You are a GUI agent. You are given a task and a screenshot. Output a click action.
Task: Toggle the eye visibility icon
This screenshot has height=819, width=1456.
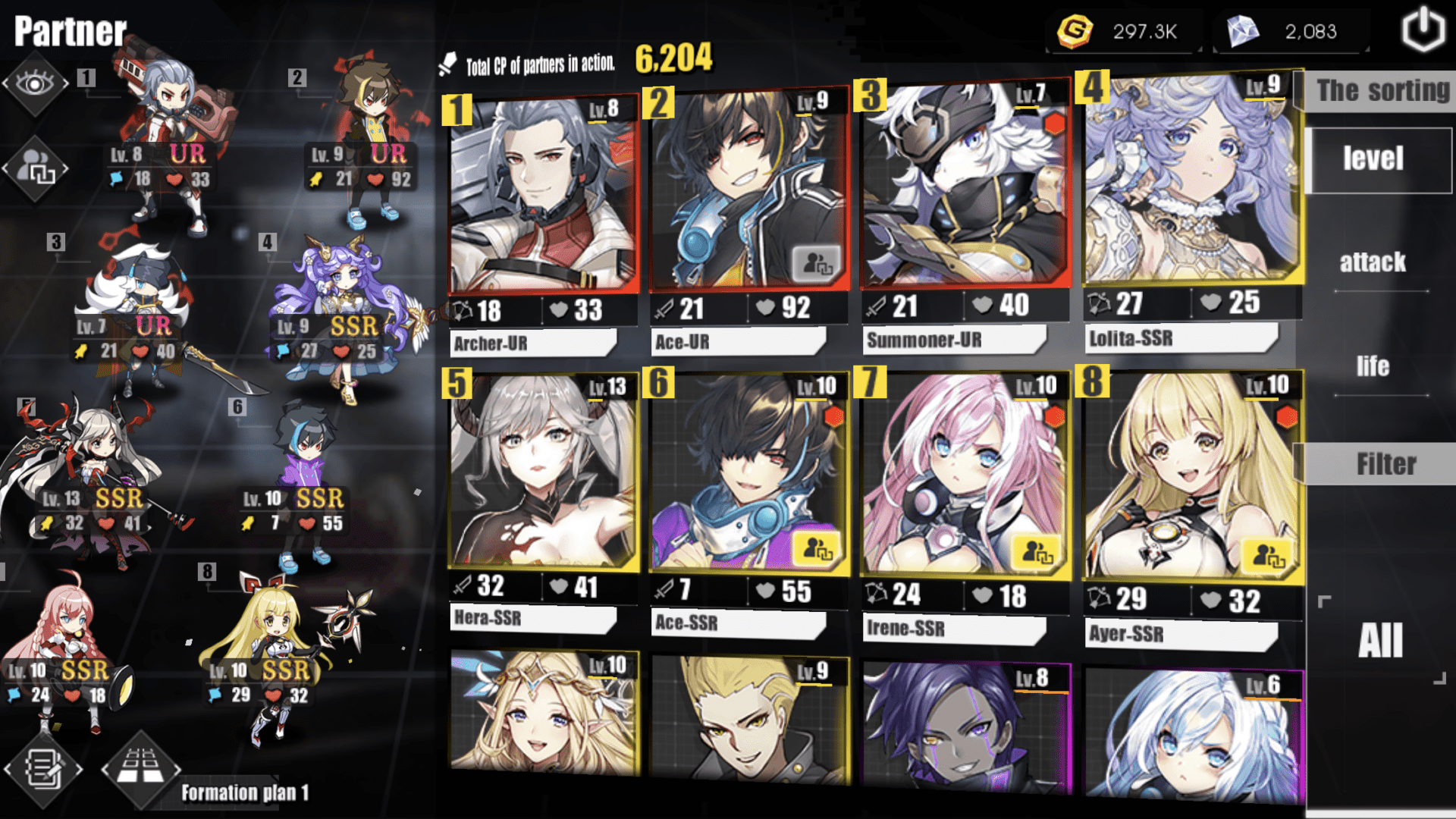point(35,83)
